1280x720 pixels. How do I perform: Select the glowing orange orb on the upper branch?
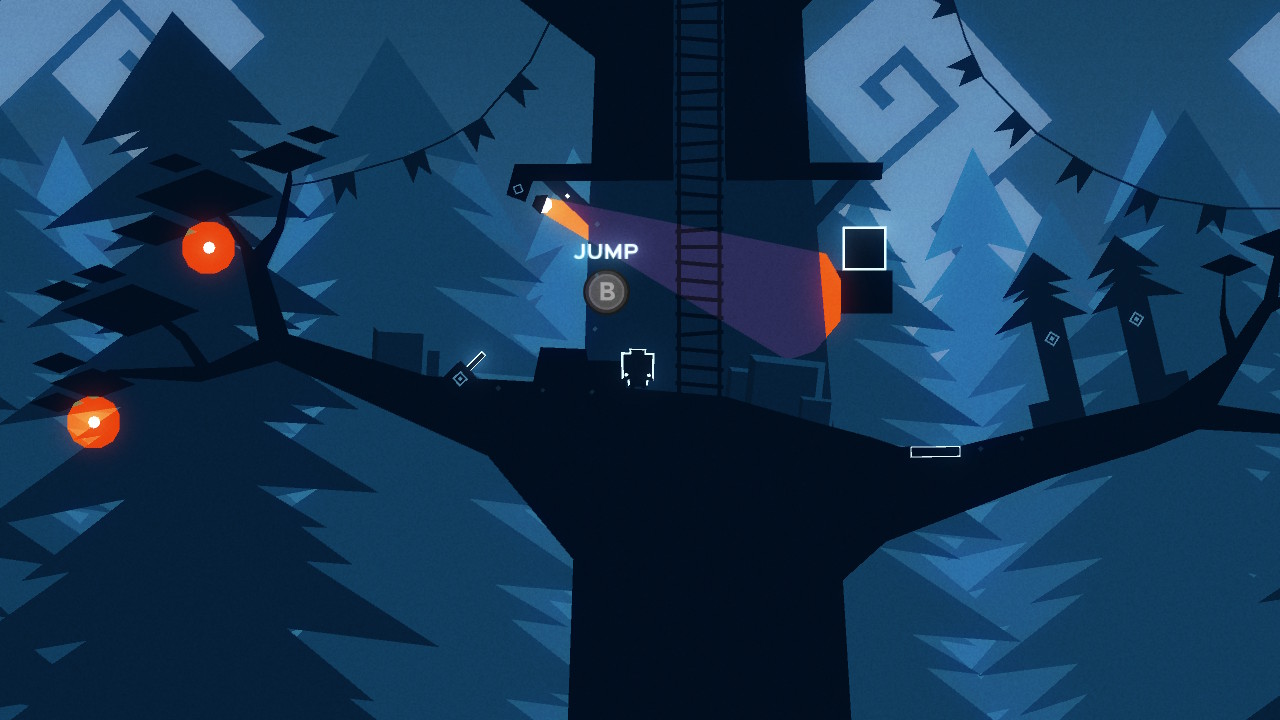pyautogui.click(x=207, y=247)
